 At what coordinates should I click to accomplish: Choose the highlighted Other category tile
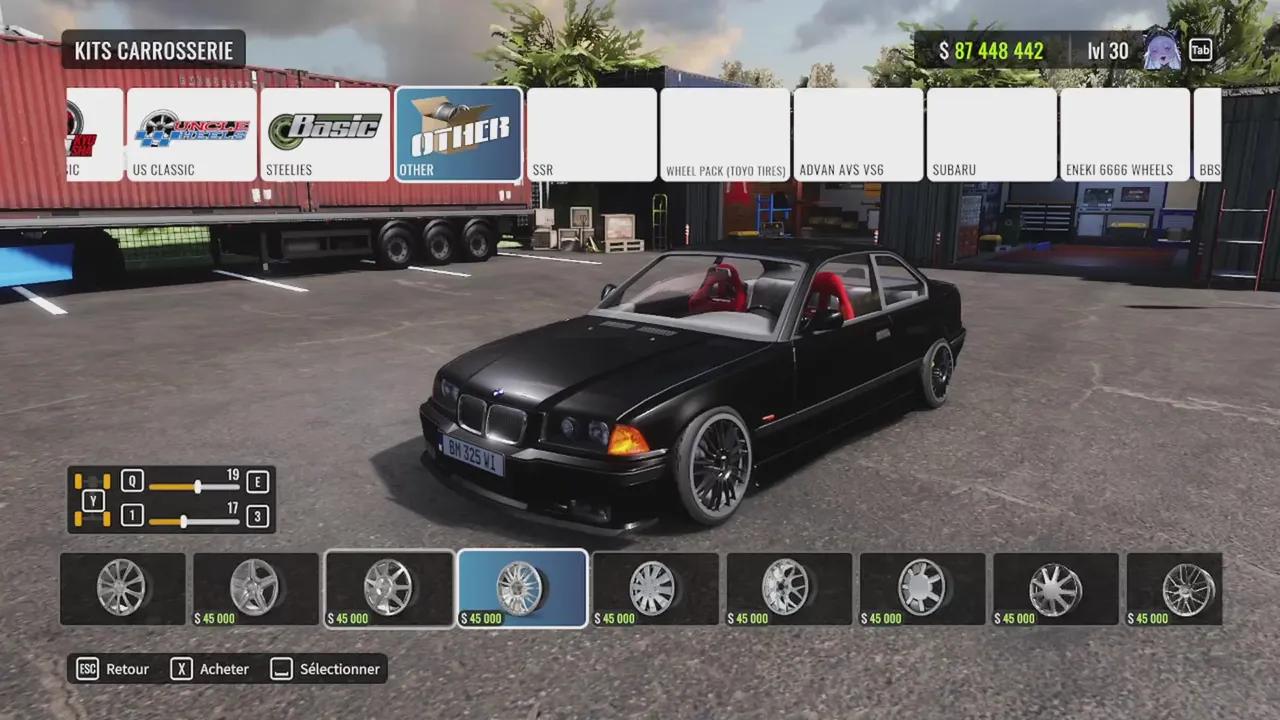[x=458, y=134]
